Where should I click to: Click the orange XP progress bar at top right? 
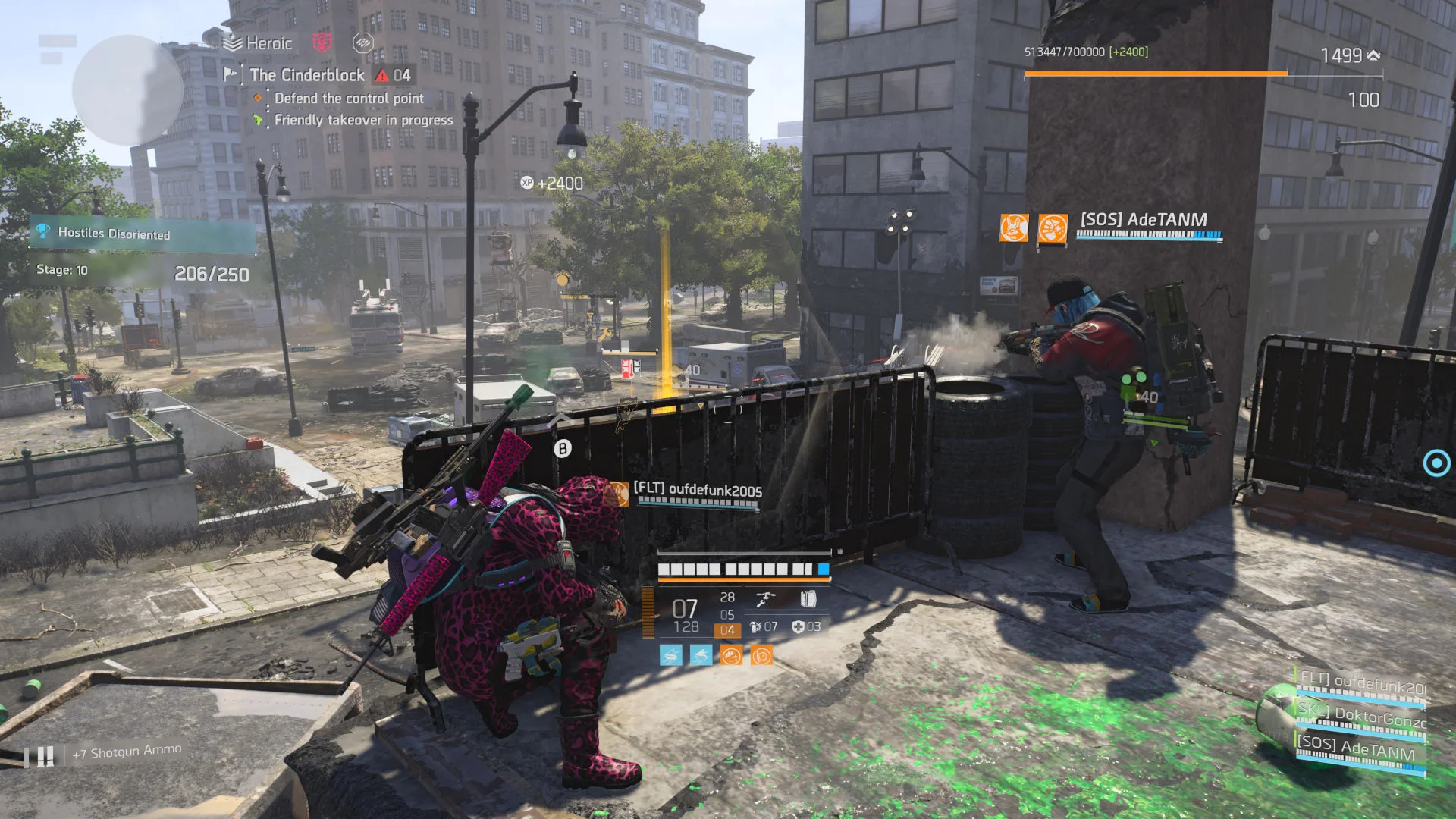point(1153,74)
